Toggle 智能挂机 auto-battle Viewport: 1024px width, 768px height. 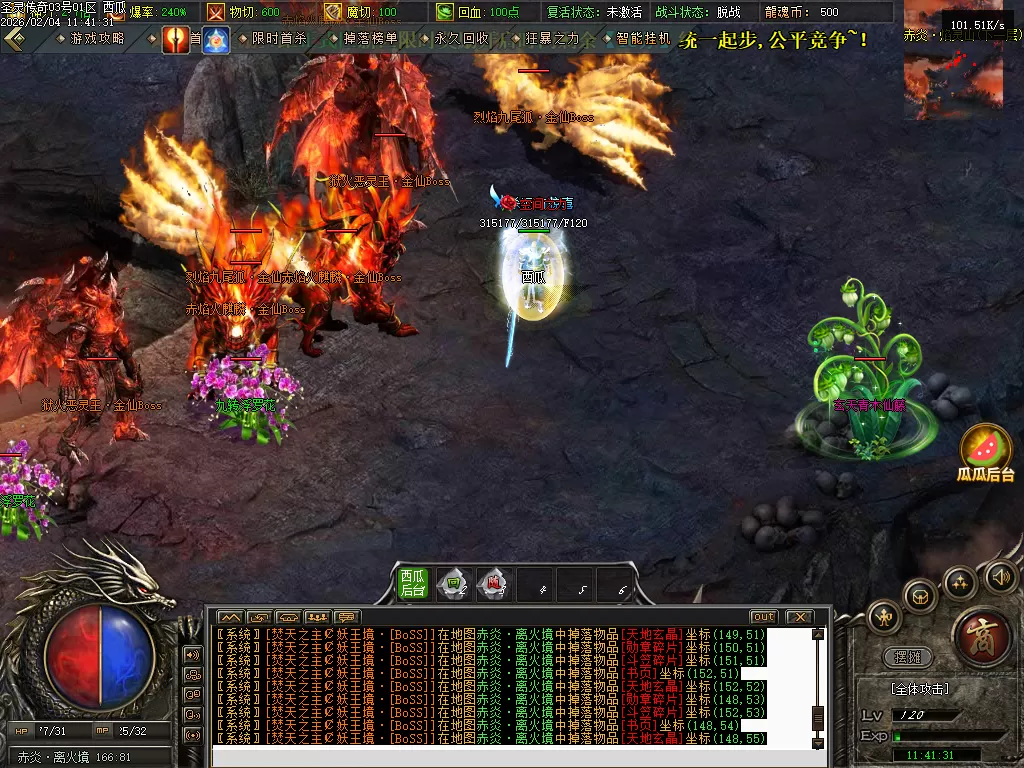click(x=642, y=39)
